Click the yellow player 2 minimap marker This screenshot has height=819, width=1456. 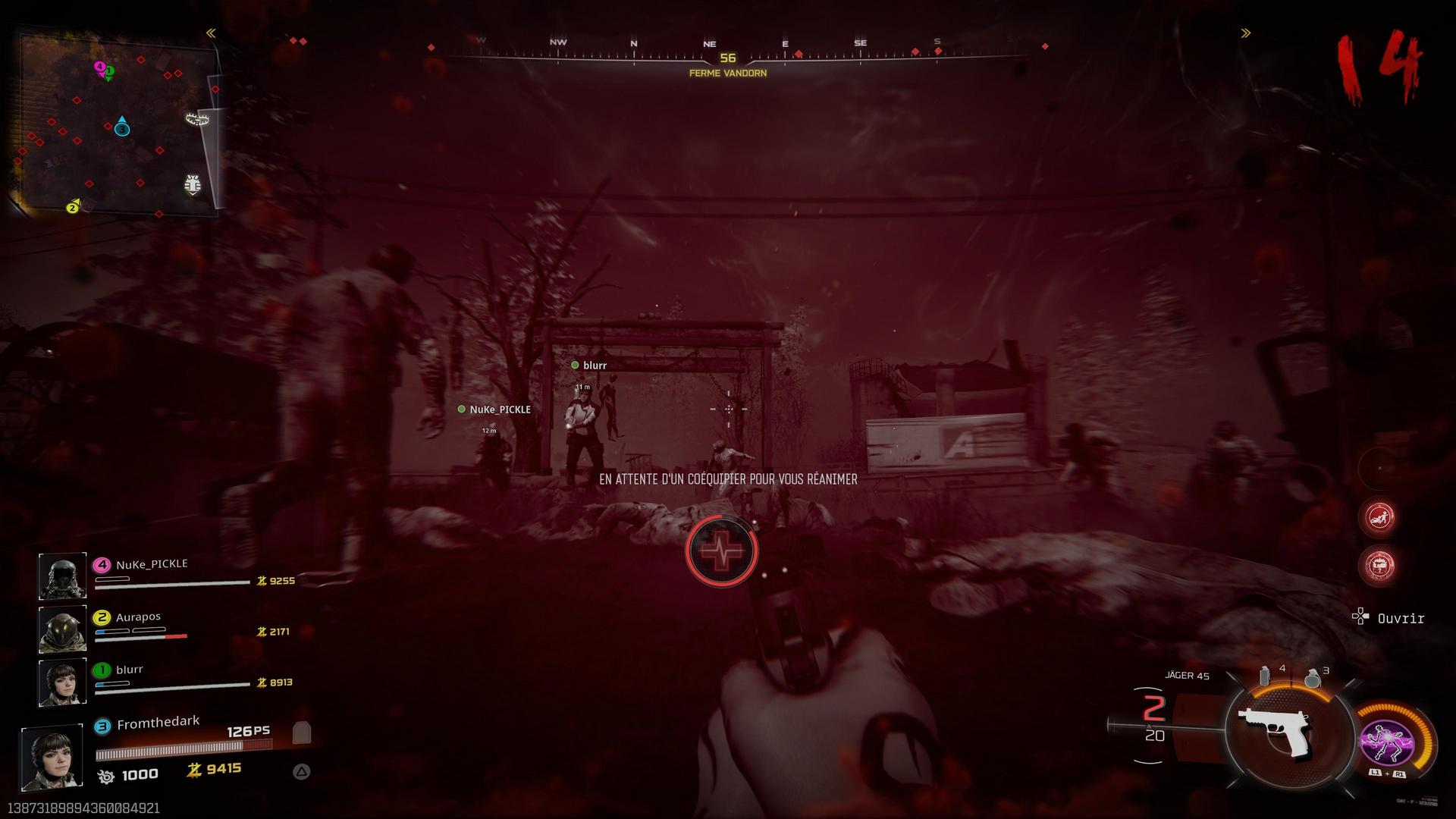[73, 207]
